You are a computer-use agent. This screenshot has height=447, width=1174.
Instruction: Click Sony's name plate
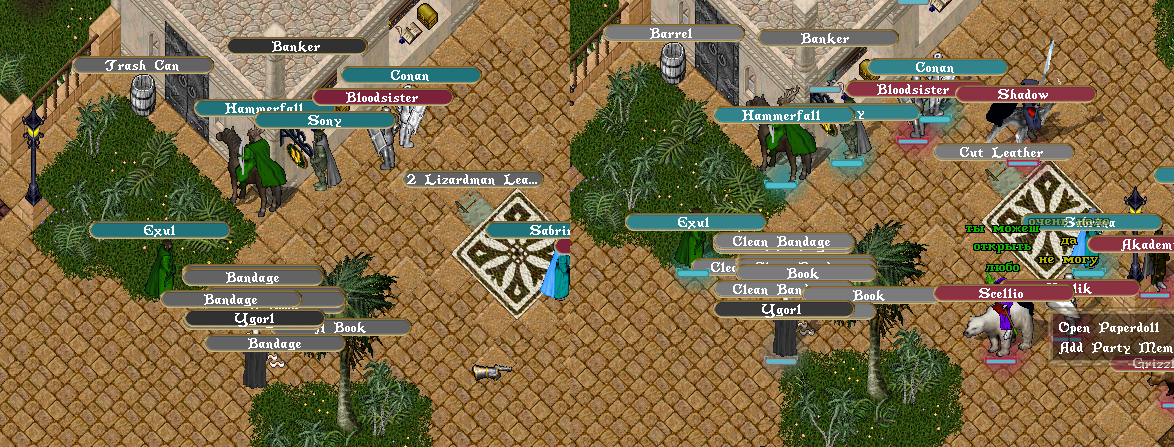325,121
